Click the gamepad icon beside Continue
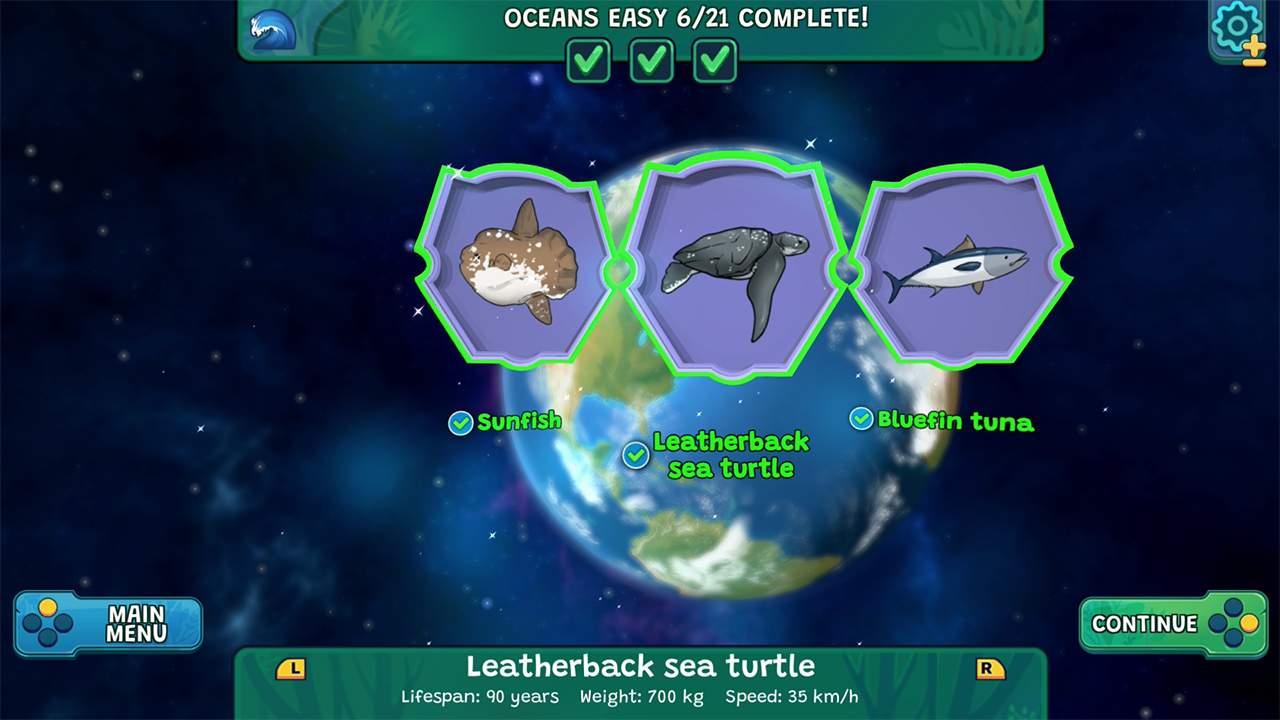 [1232, 623]
